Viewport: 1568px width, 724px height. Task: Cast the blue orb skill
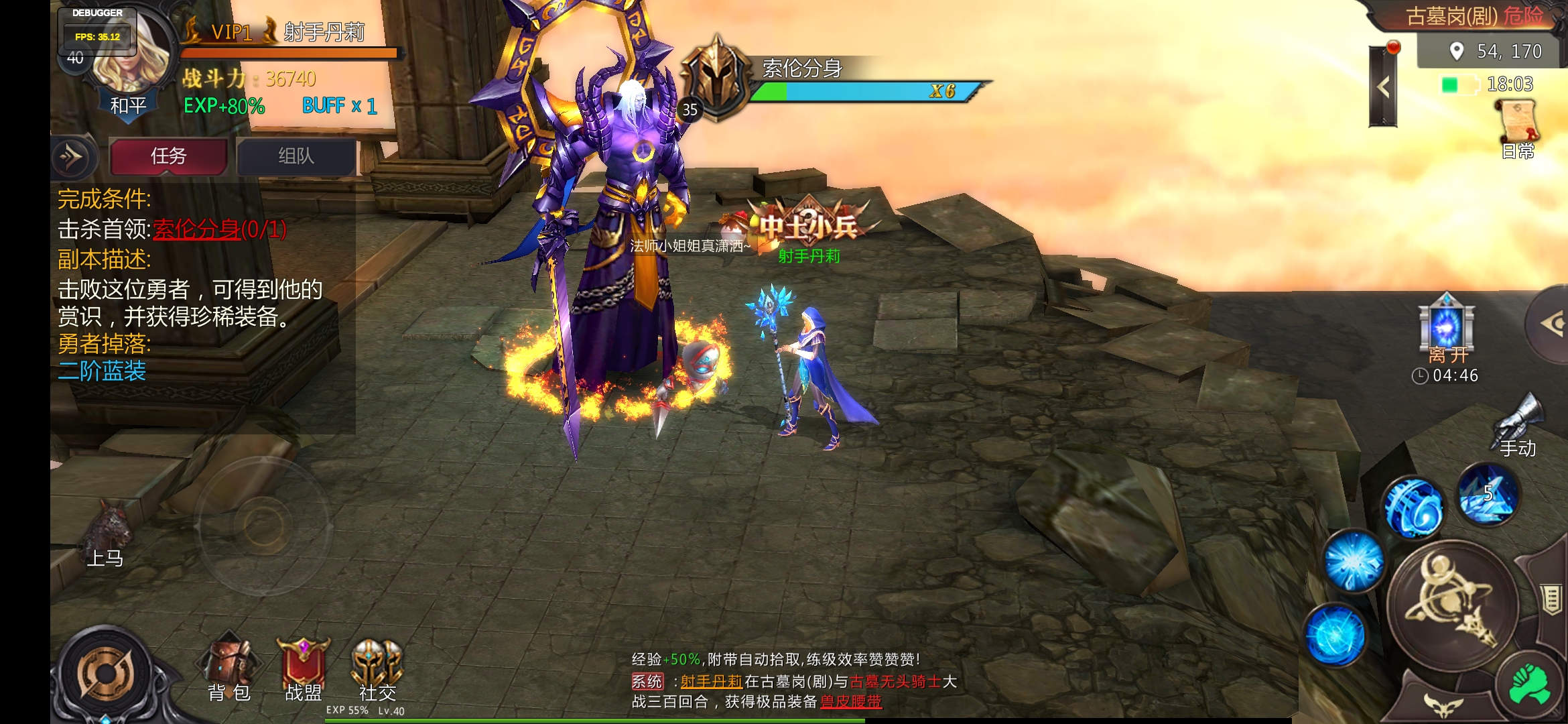(1335, 634)
